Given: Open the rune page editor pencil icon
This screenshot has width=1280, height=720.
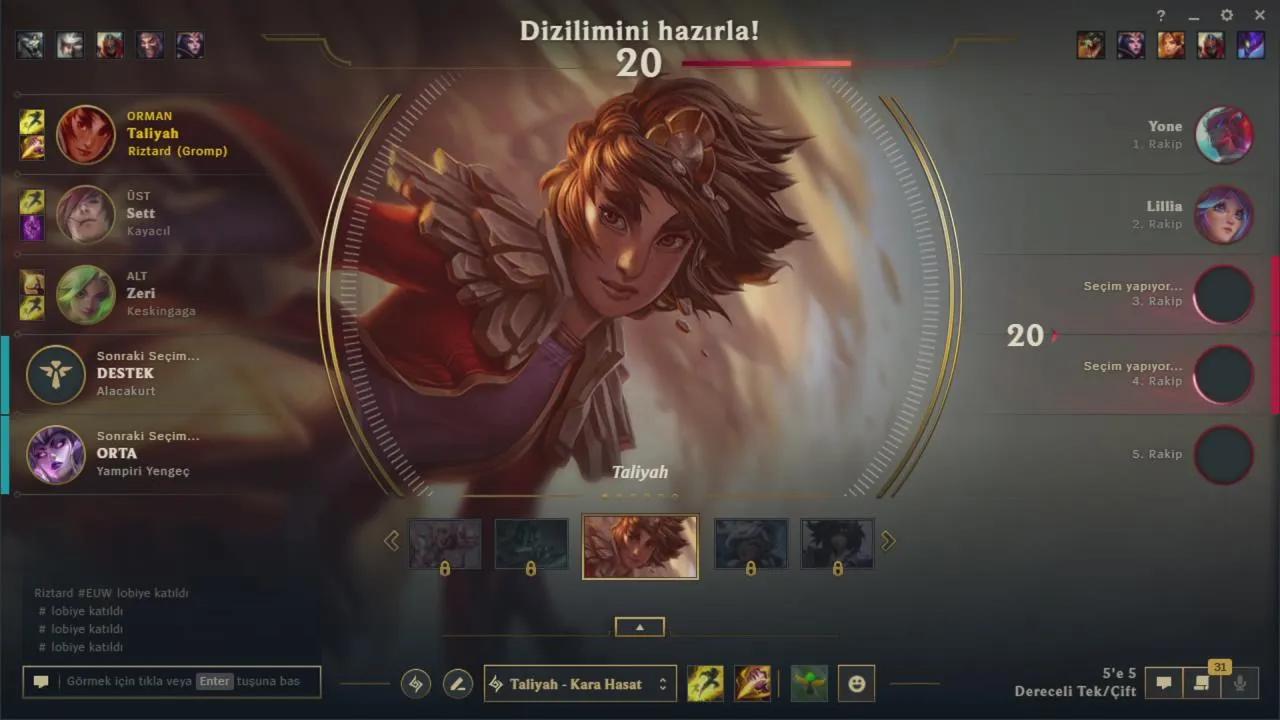Looking at the screenshot, I should point(457,683).
